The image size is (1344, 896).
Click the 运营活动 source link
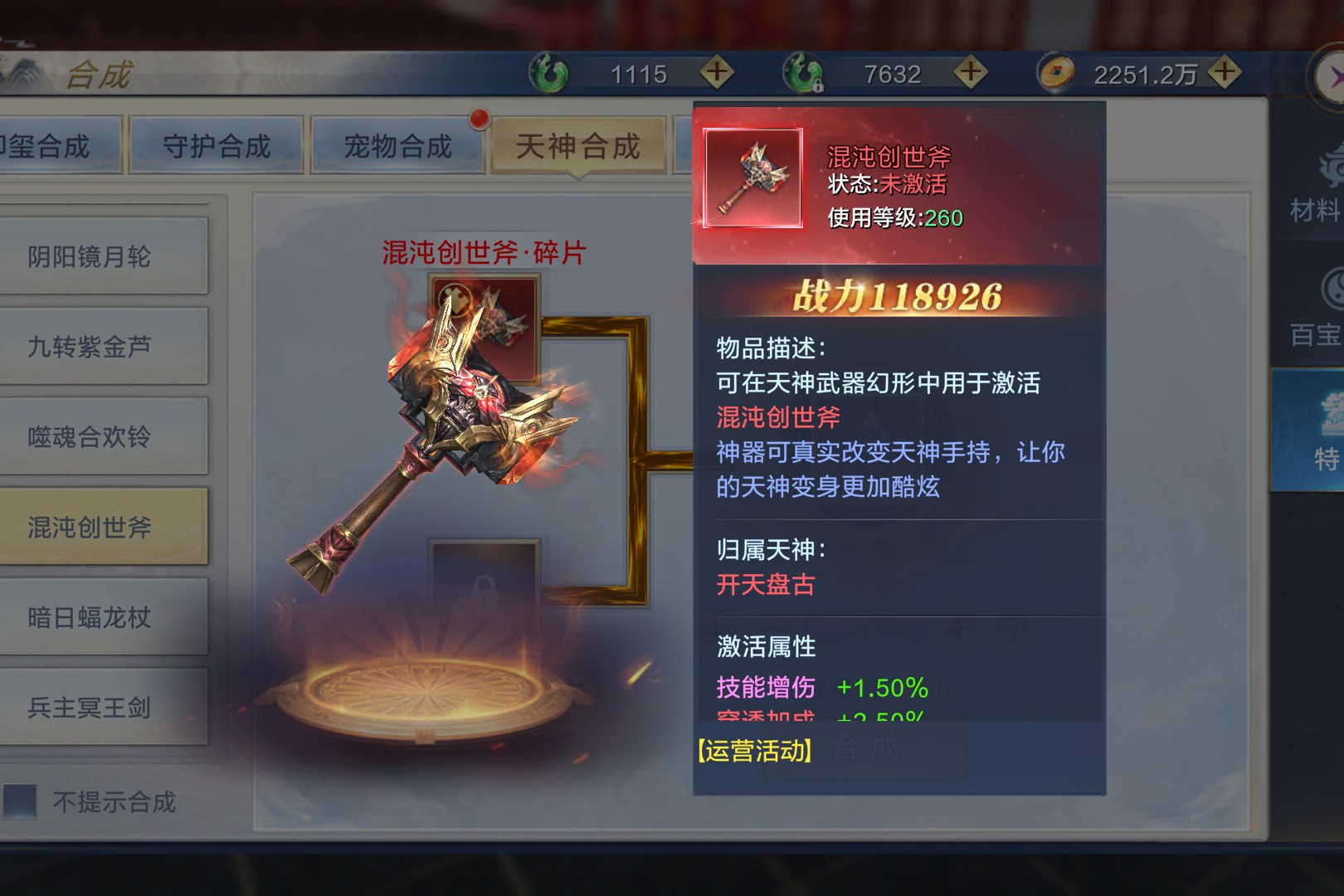coord(755,751)
